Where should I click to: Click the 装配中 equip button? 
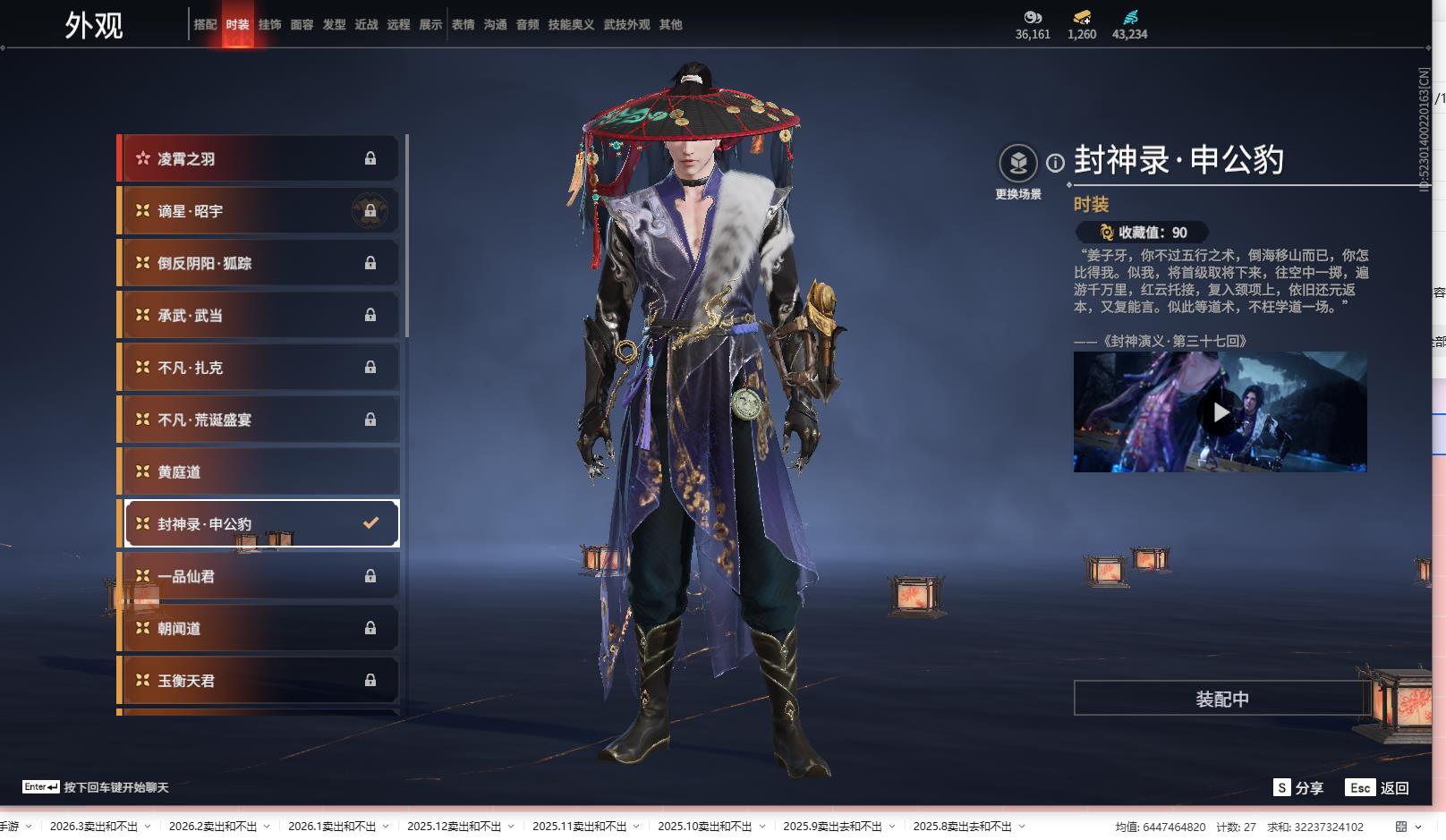1221,699
